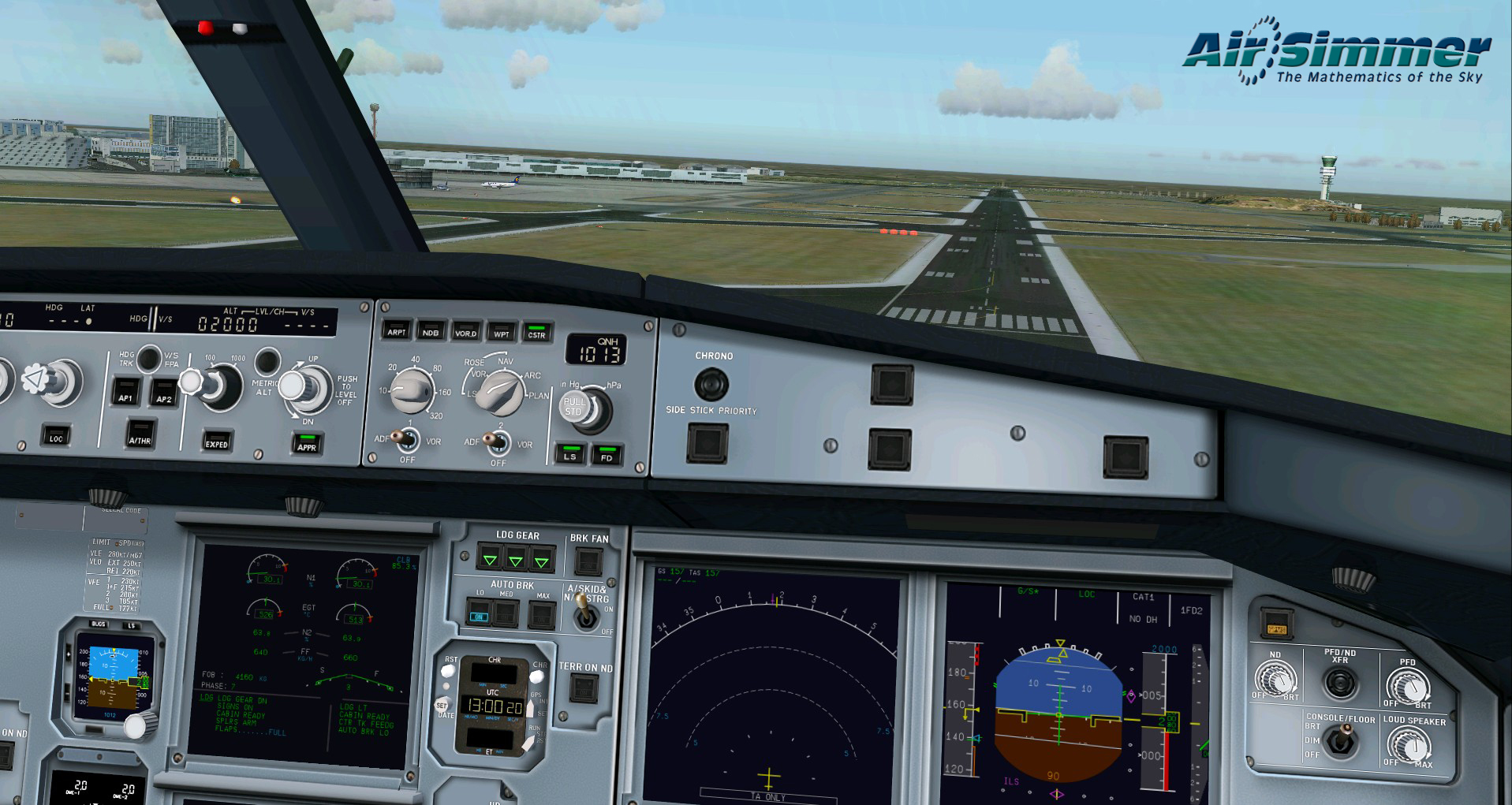
Task: Click the METRIC ALT button
Action: click(267, 362)
